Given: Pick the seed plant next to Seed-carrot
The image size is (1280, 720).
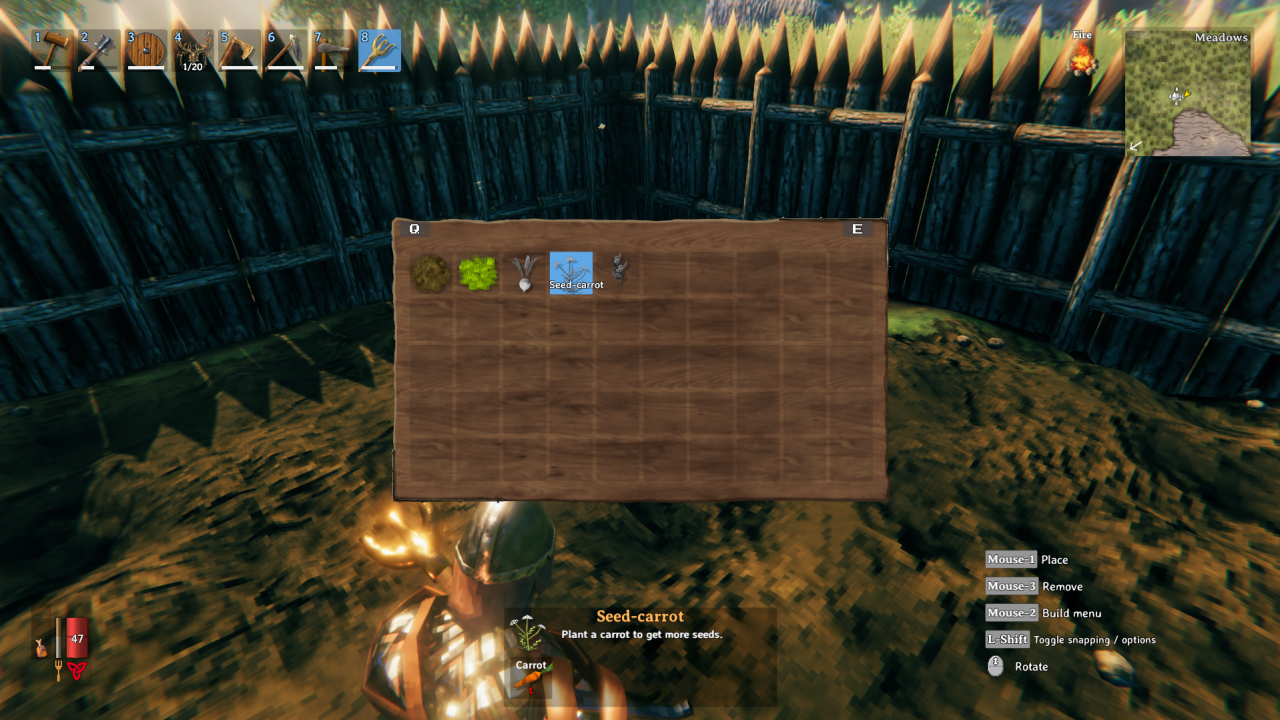Looking at the screenshot, I should coord(620,270).
